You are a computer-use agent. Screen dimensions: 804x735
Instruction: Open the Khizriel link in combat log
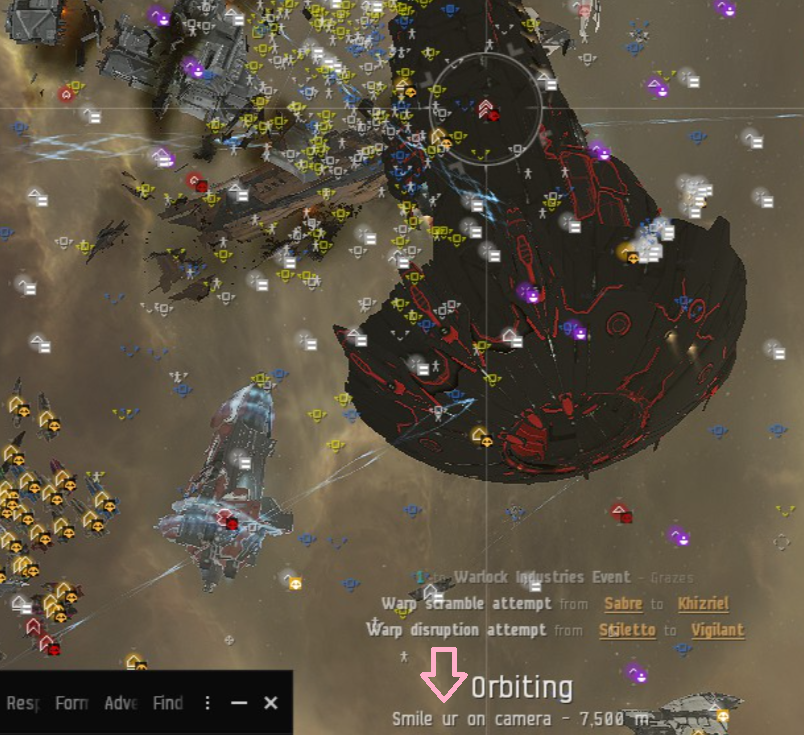[703, 604]
